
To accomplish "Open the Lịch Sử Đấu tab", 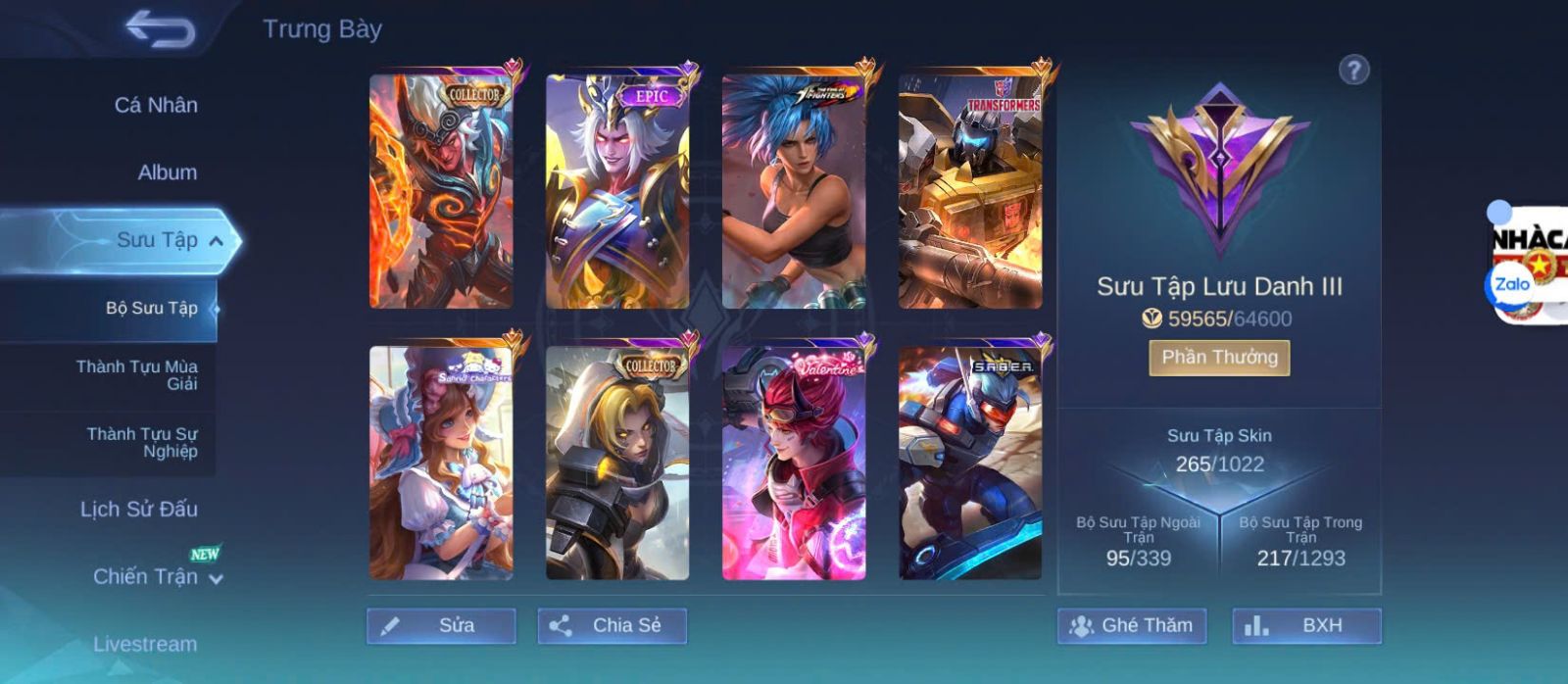I will [x=139, y=510].
